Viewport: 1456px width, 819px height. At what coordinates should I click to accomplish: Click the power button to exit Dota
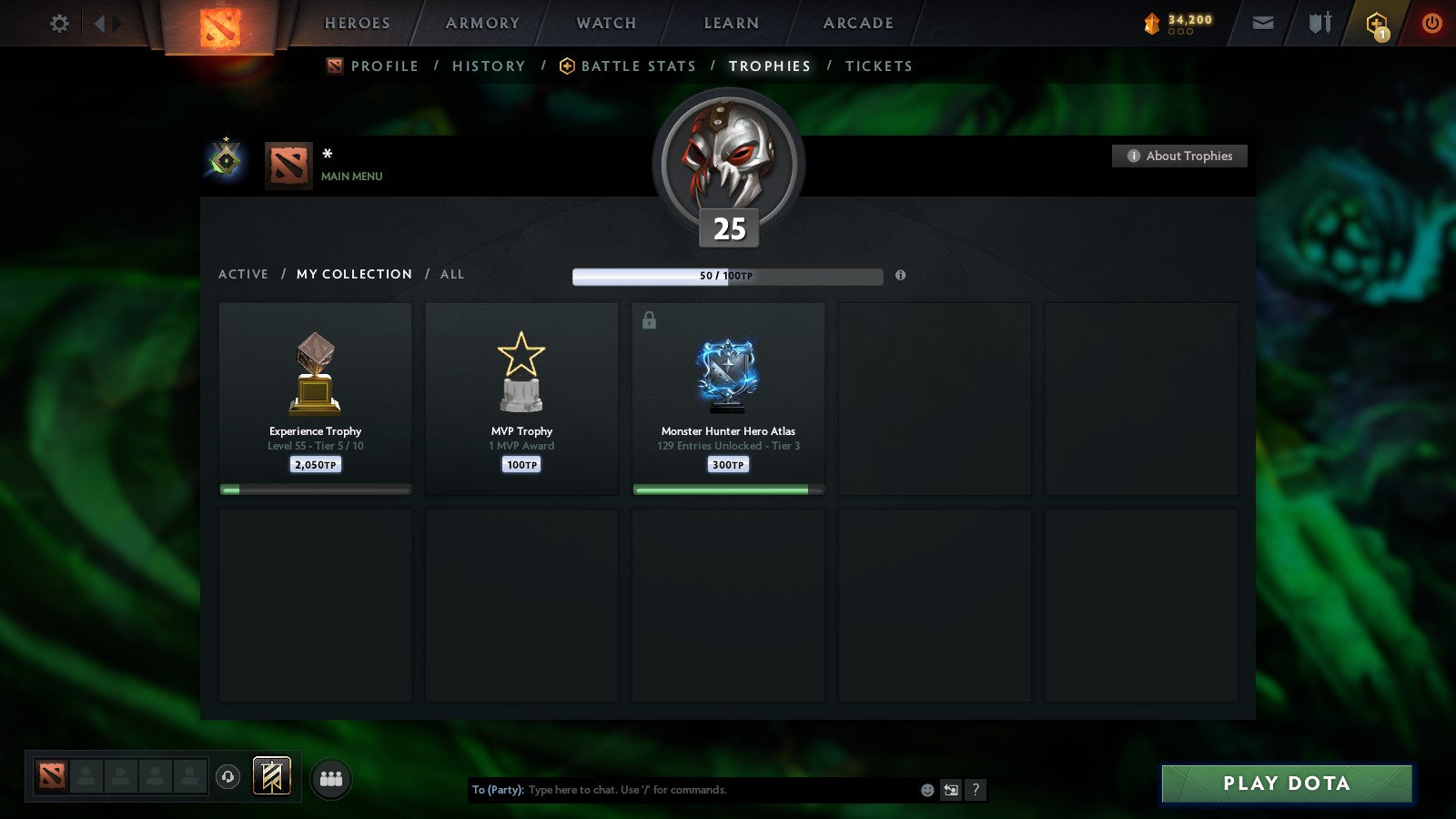click(x=1431, y=23)
